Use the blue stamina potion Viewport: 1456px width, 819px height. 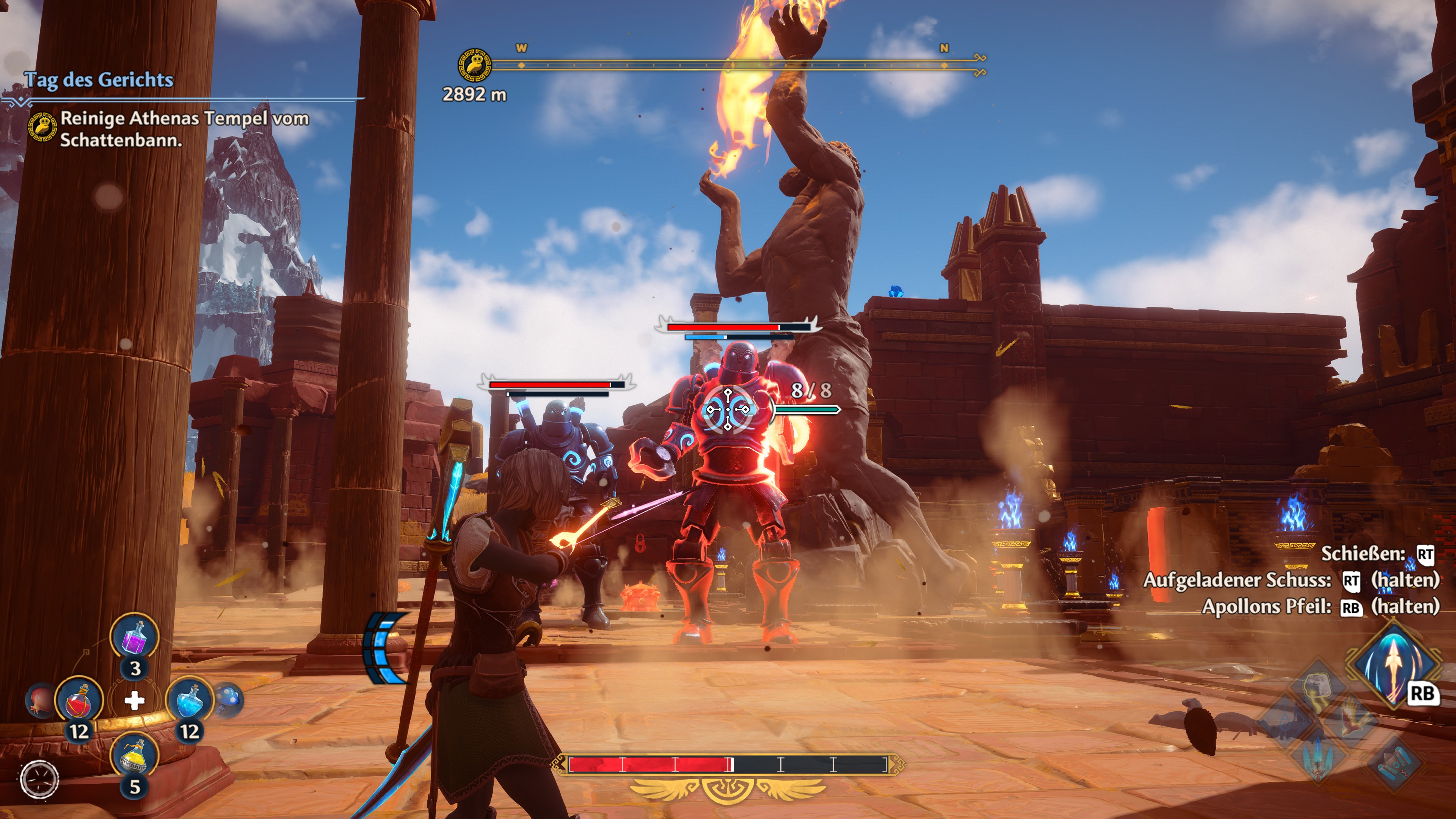189,700
